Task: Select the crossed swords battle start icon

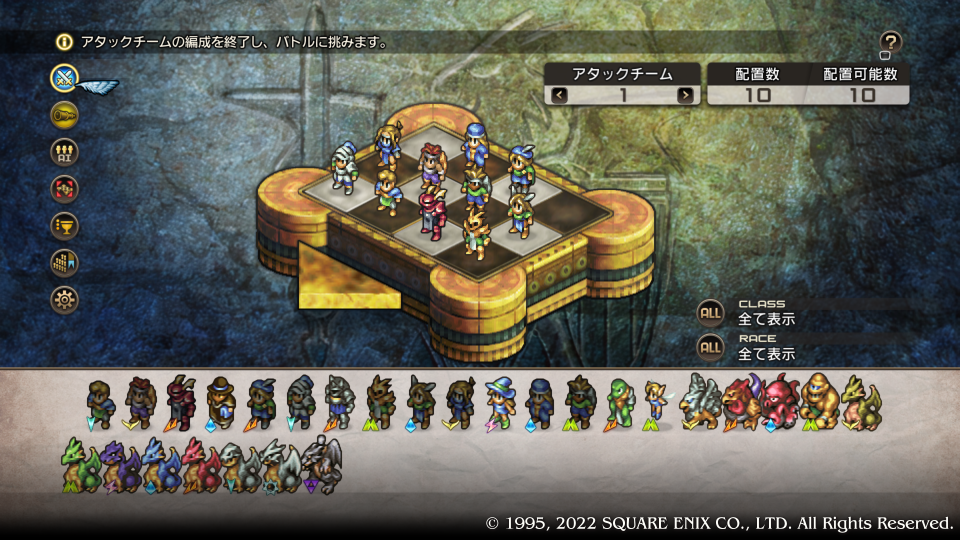Action: pyautogui.click(x=66, y=77)
